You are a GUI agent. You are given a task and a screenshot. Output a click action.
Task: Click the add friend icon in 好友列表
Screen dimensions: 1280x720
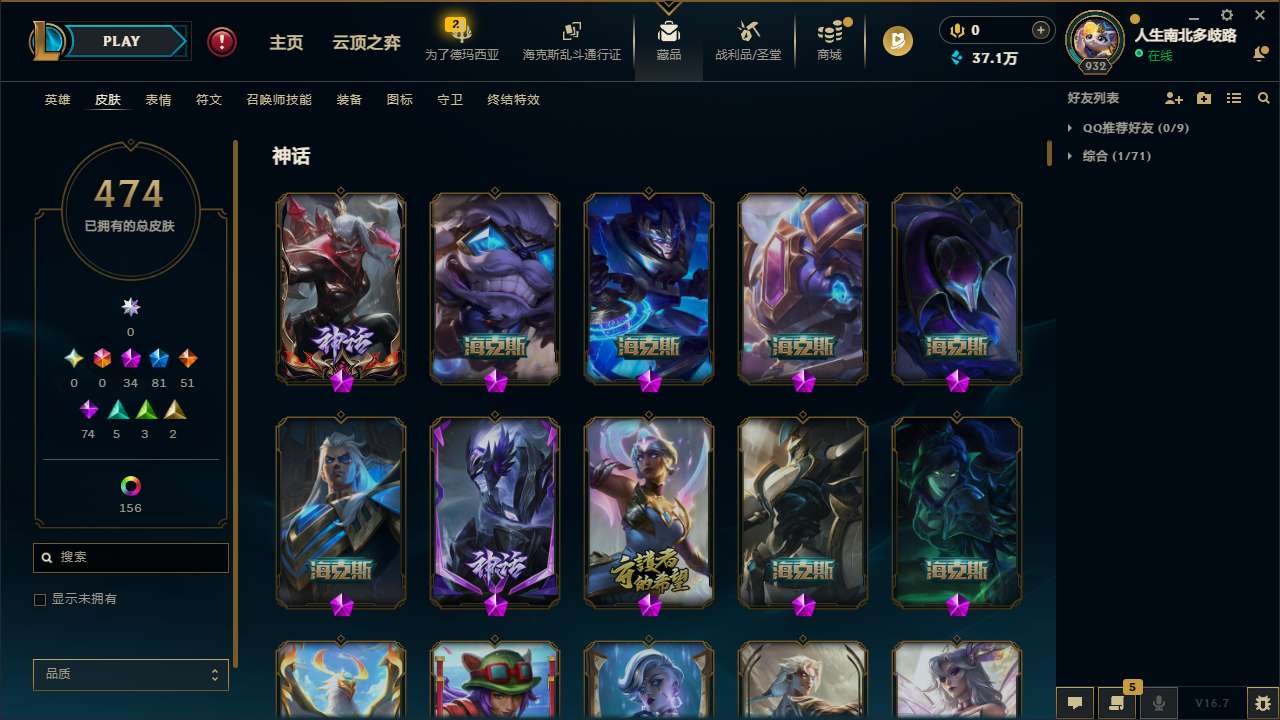coord(1174,98)
